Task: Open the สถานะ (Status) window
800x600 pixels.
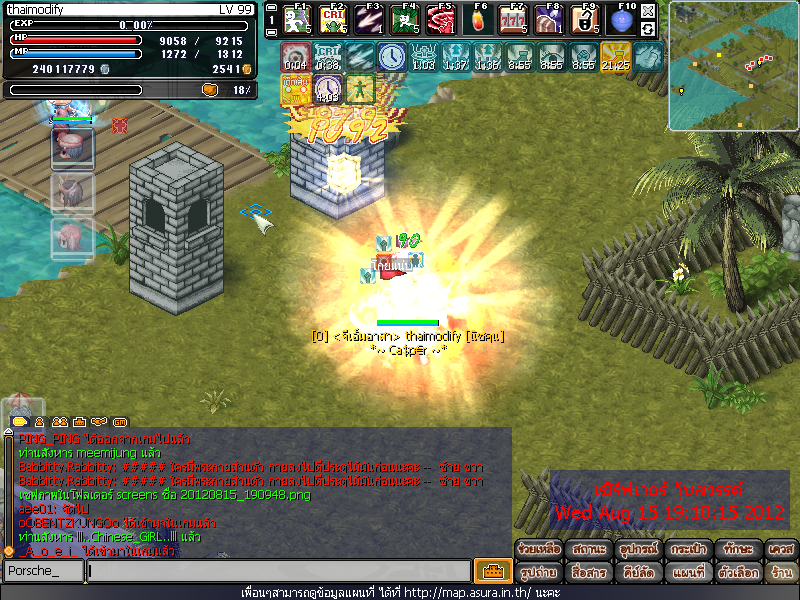Action: [588, 549]
